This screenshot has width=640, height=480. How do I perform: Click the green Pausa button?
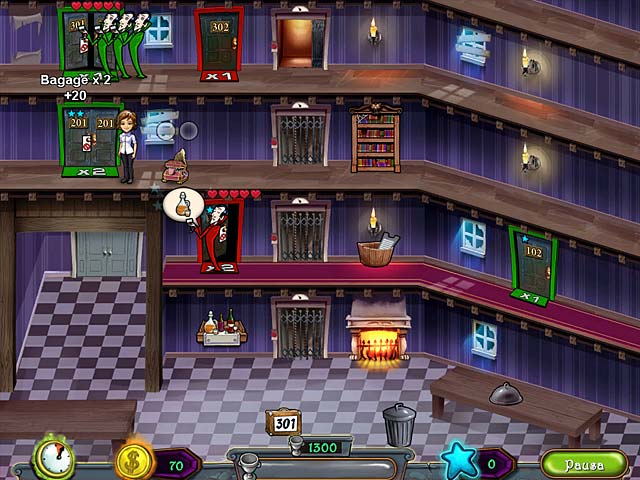pyautogui.click(x=585, y=464)
